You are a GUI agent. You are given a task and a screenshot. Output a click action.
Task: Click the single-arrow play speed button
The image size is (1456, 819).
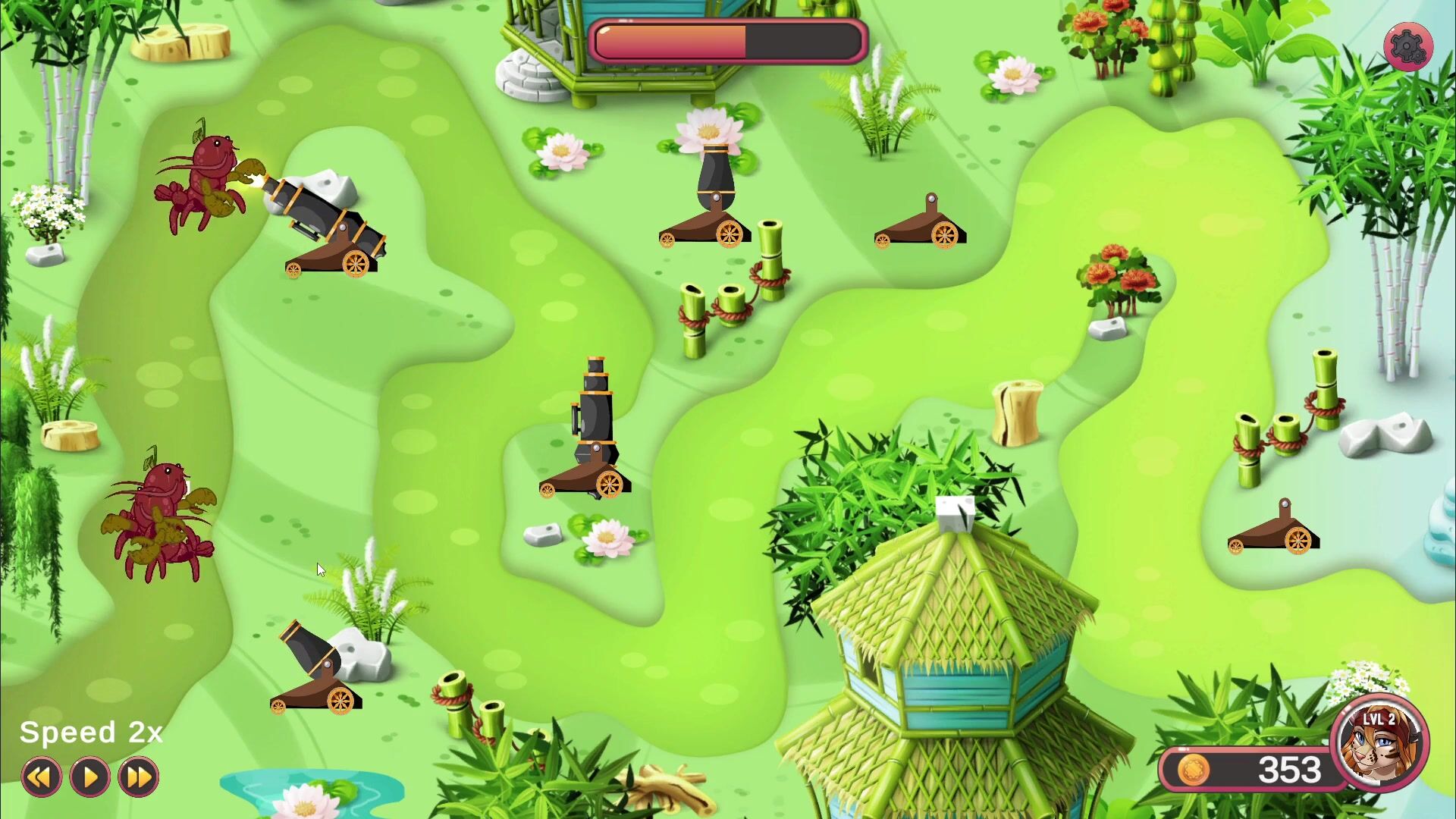(89, 777)
